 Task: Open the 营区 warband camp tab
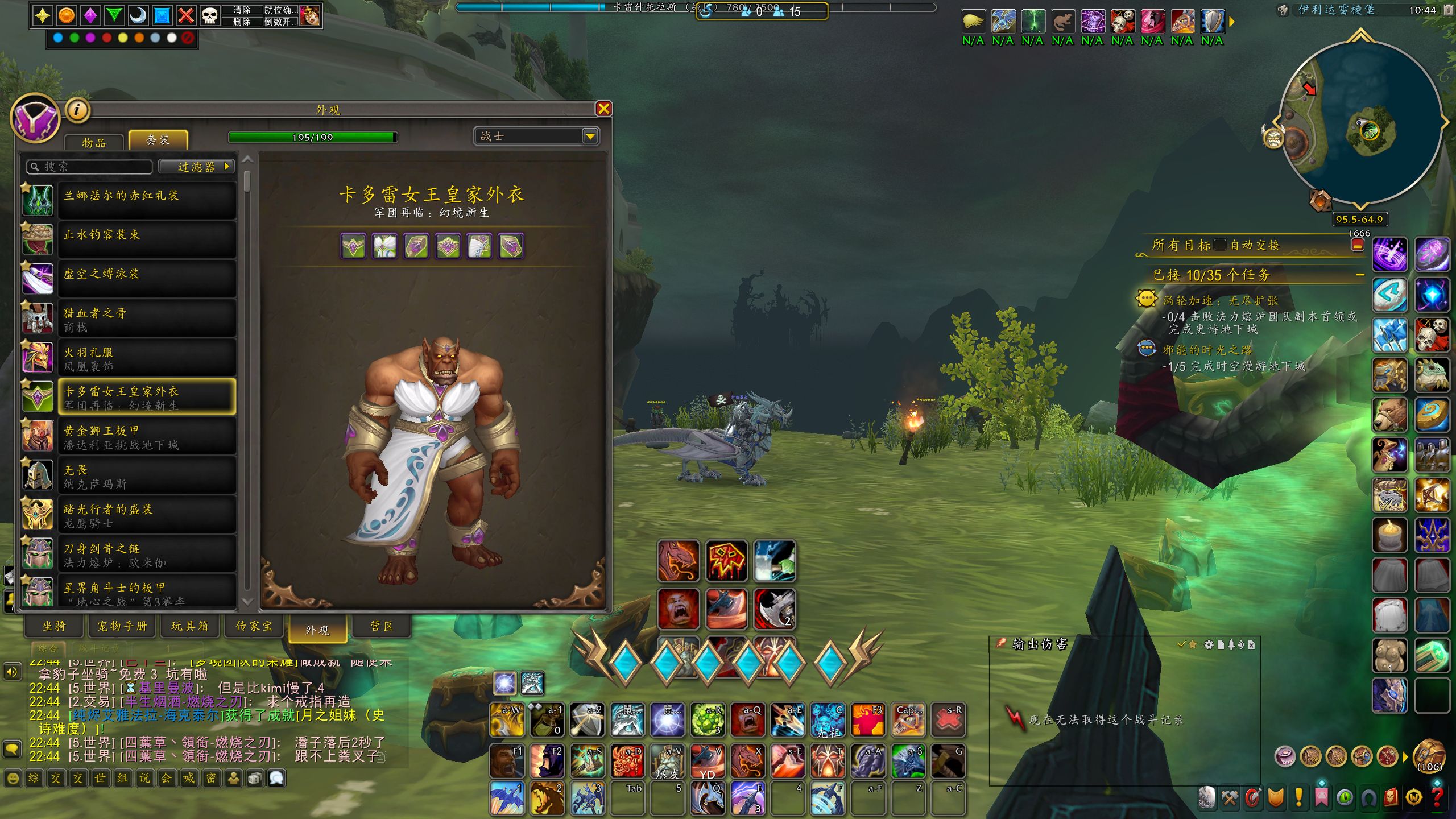382,626
